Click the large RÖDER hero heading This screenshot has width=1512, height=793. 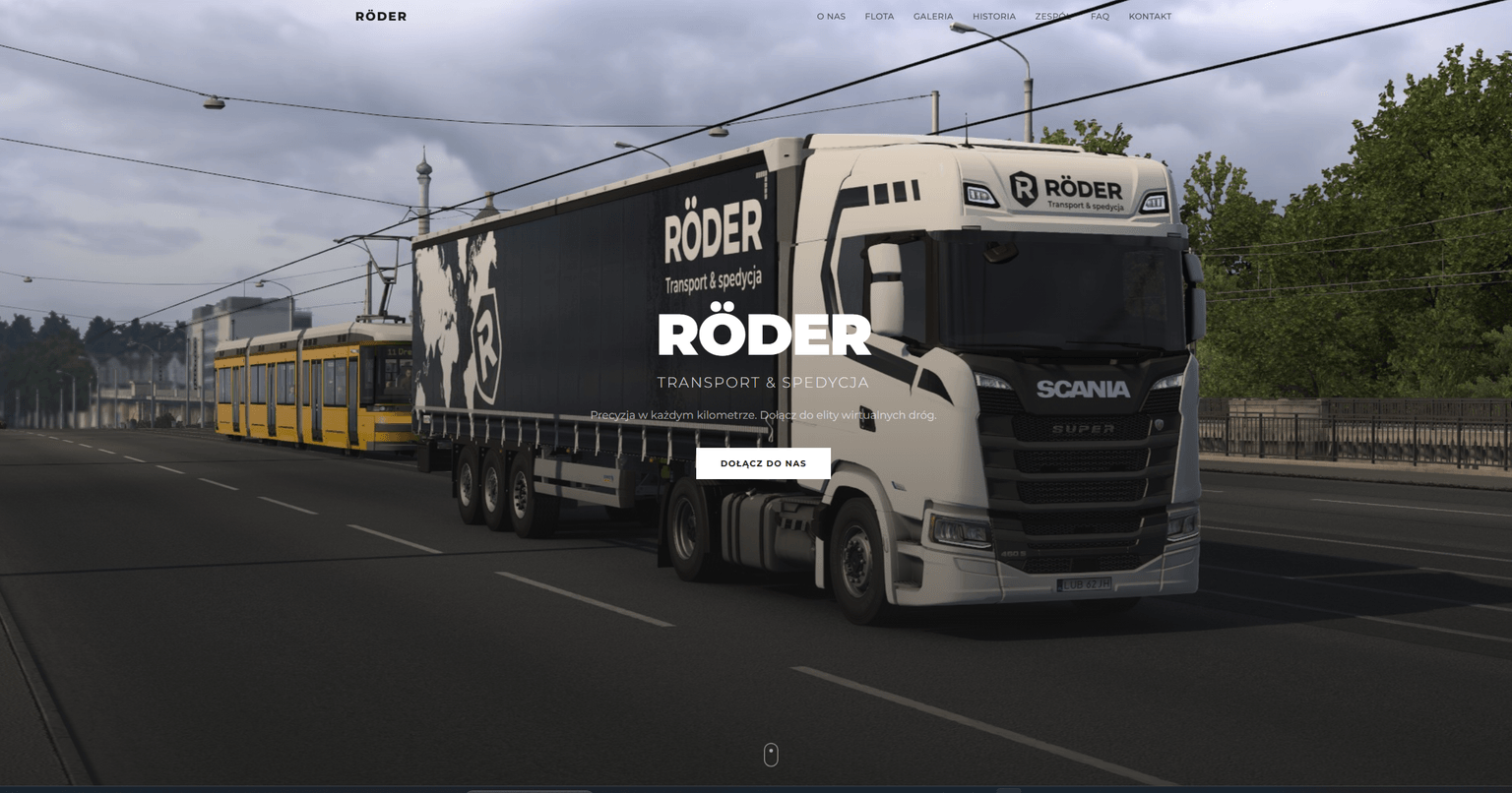(x=763, y=335)
